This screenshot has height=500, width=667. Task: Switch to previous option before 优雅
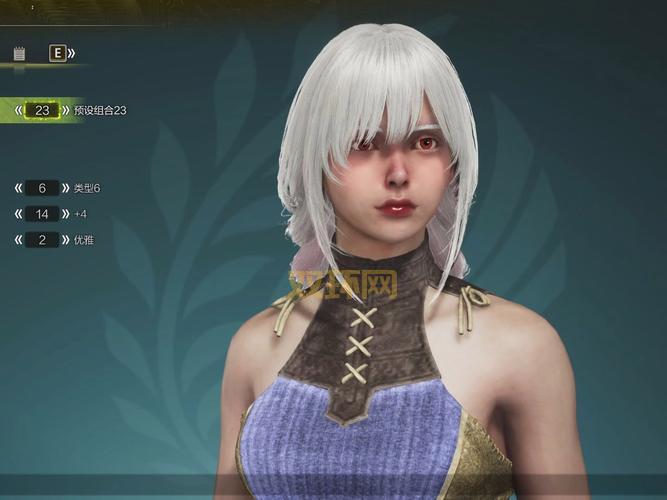19,240
